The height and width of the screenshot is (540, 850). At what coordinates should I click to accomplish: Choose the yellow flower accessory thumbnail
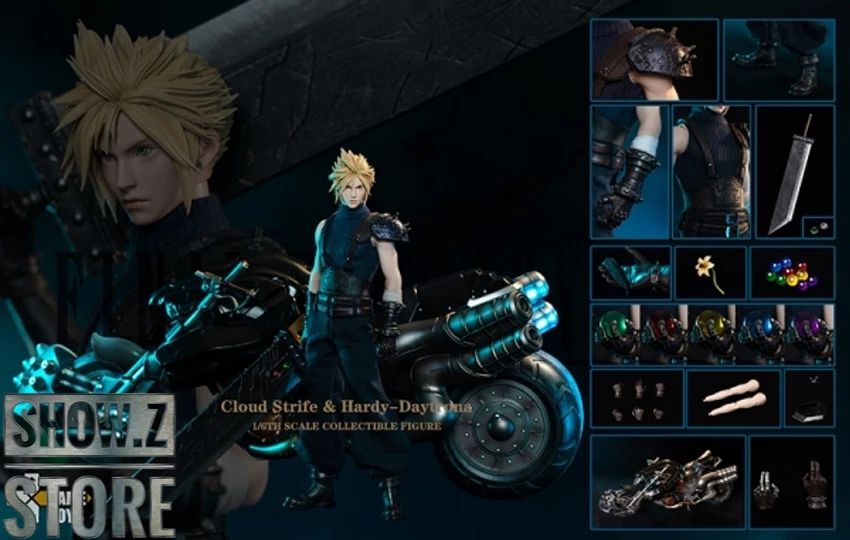(x=710, y=272)
